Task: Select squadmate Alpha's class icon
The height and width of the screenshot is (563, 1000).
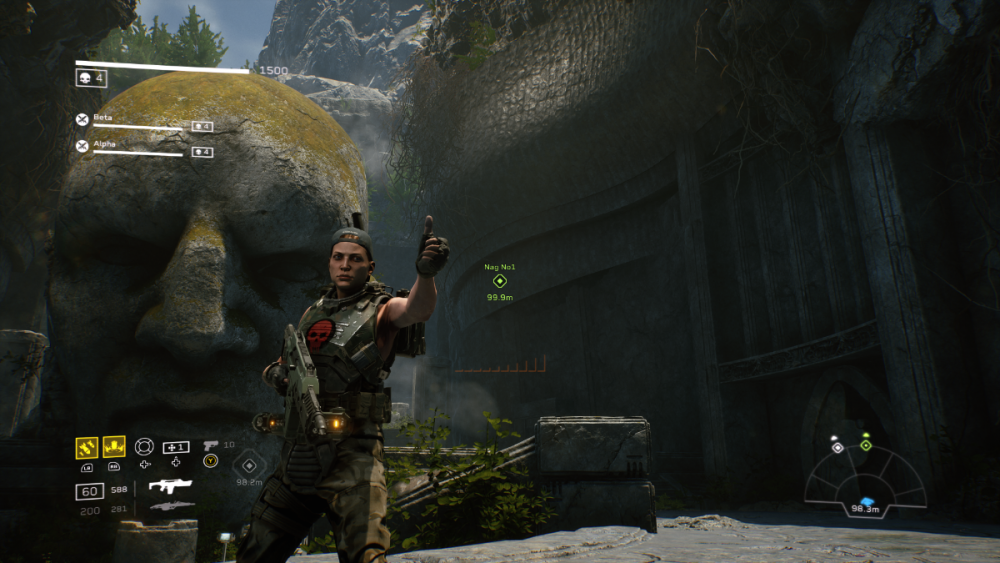Action: pos(82,146)
